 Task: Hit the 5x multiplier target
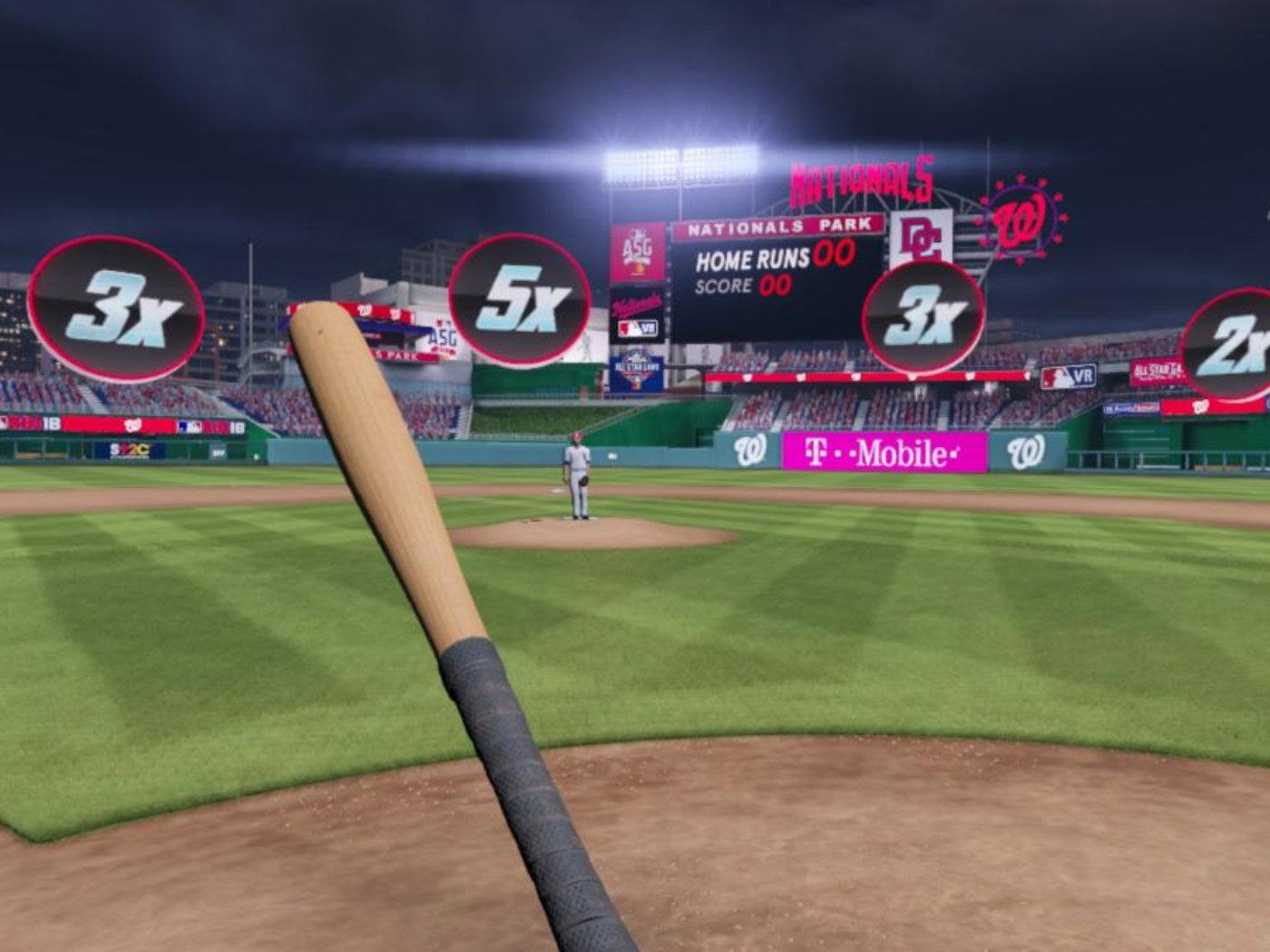tap(522, 299)
